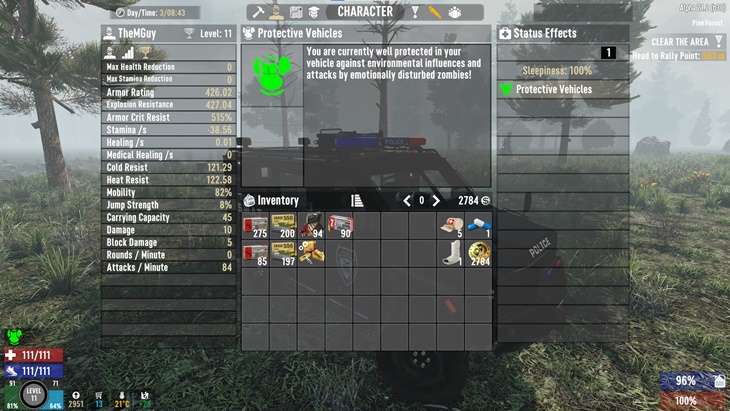730x411 pixels.
Task: Open the crafting hammer tab
Action: 258,12
